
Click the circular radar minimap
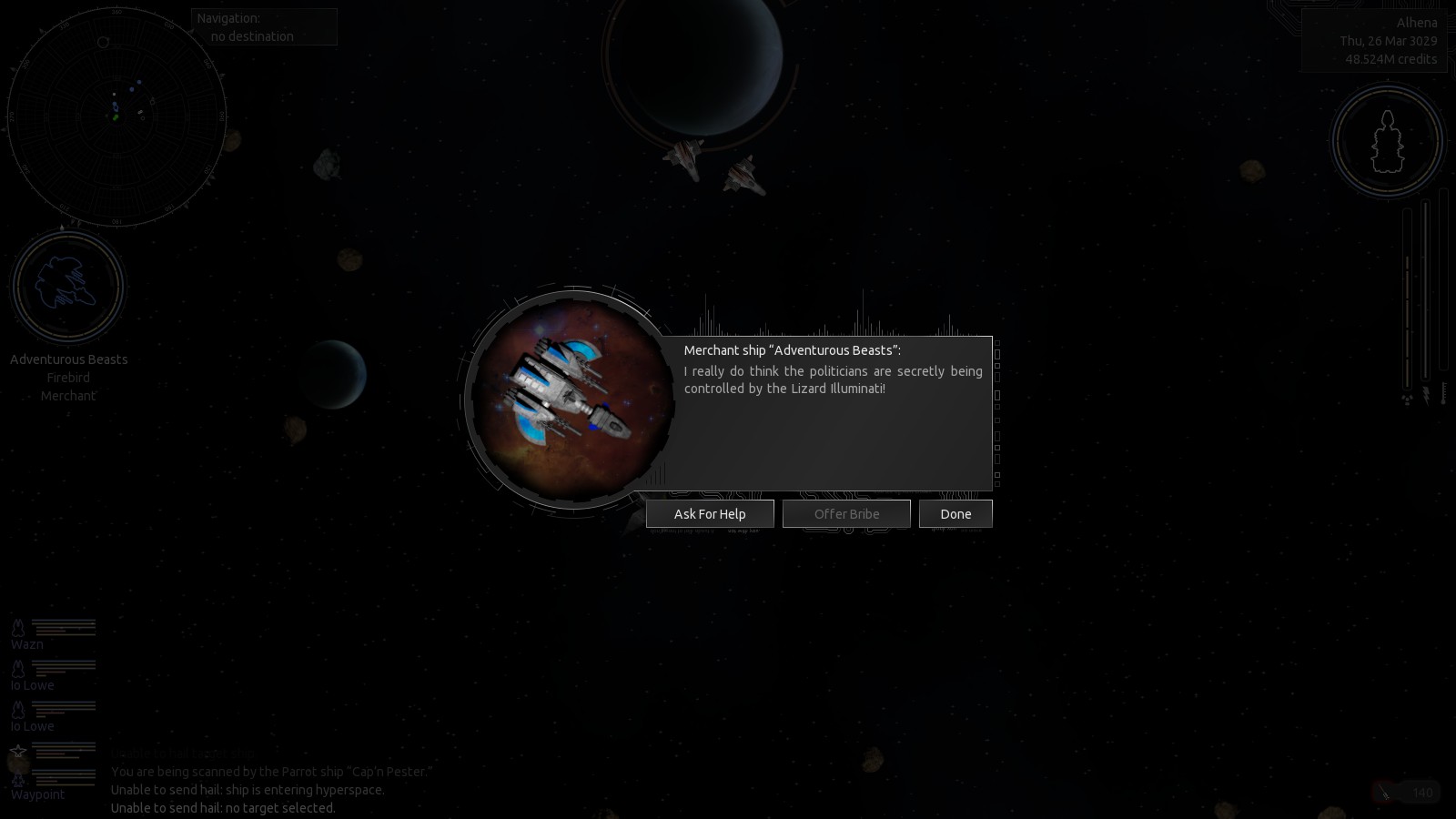point(116,116)
